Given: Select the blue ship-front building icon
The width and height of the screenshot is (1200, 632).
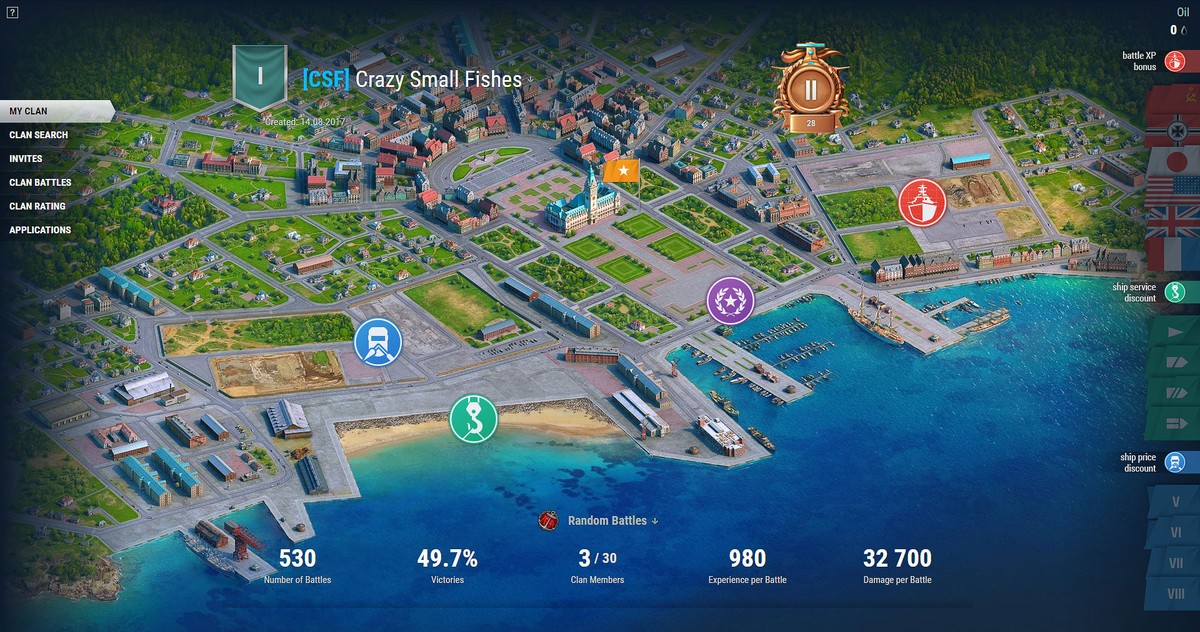Looking at the screenshot, I should (x=378, y=342).
